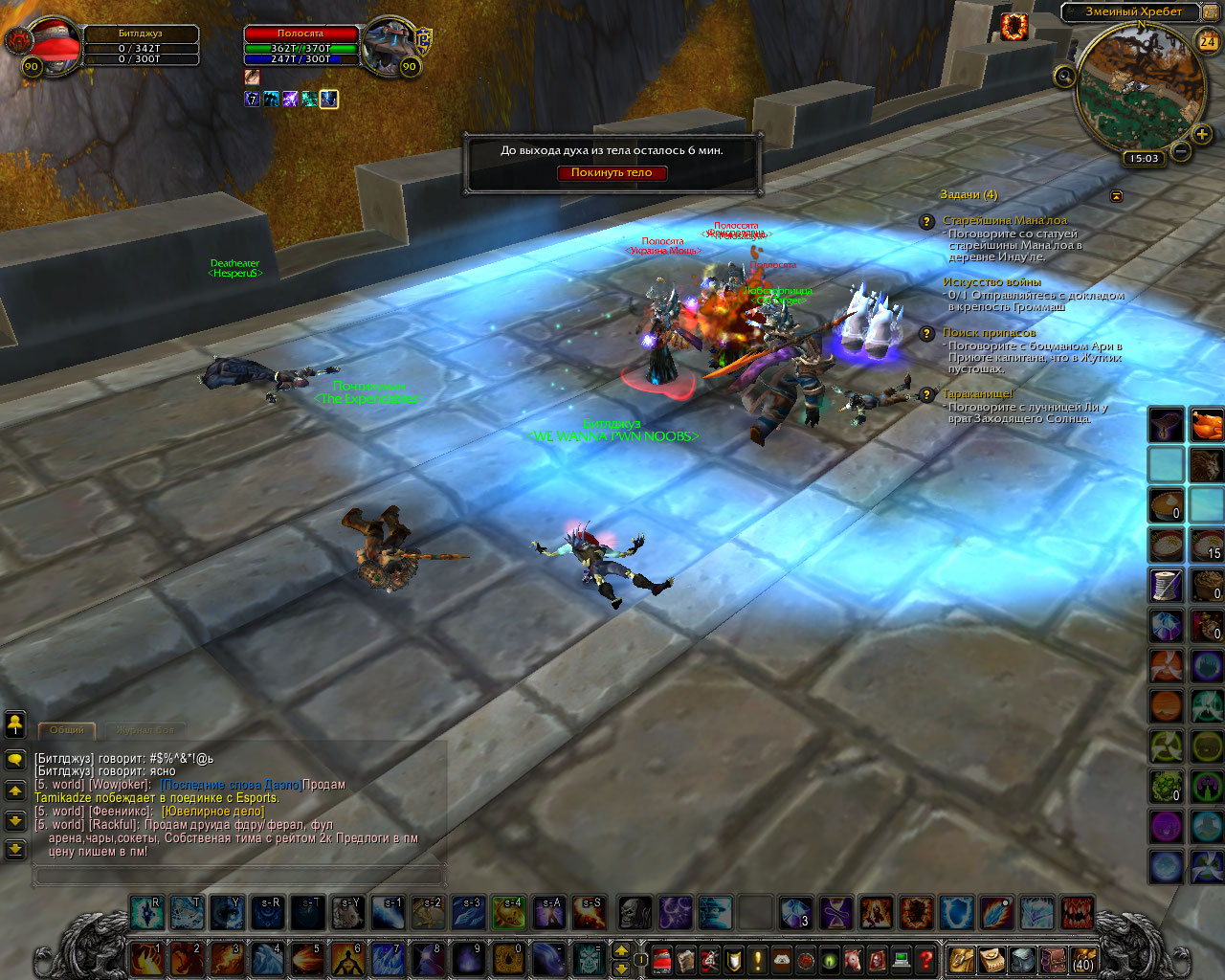Zoom out the minimap with minus button
This screenshot has width=1225, height=980.
pyautogui.click(x=1181, y=151)
